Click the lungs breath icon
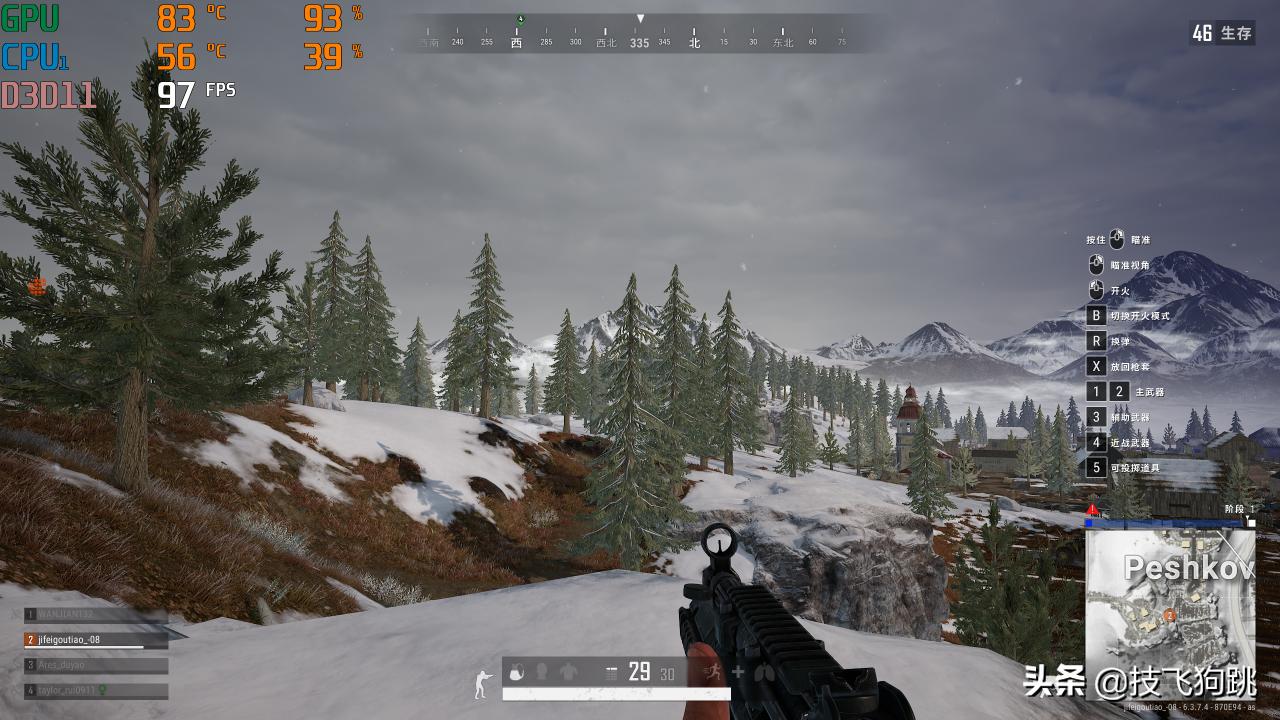 765,673
